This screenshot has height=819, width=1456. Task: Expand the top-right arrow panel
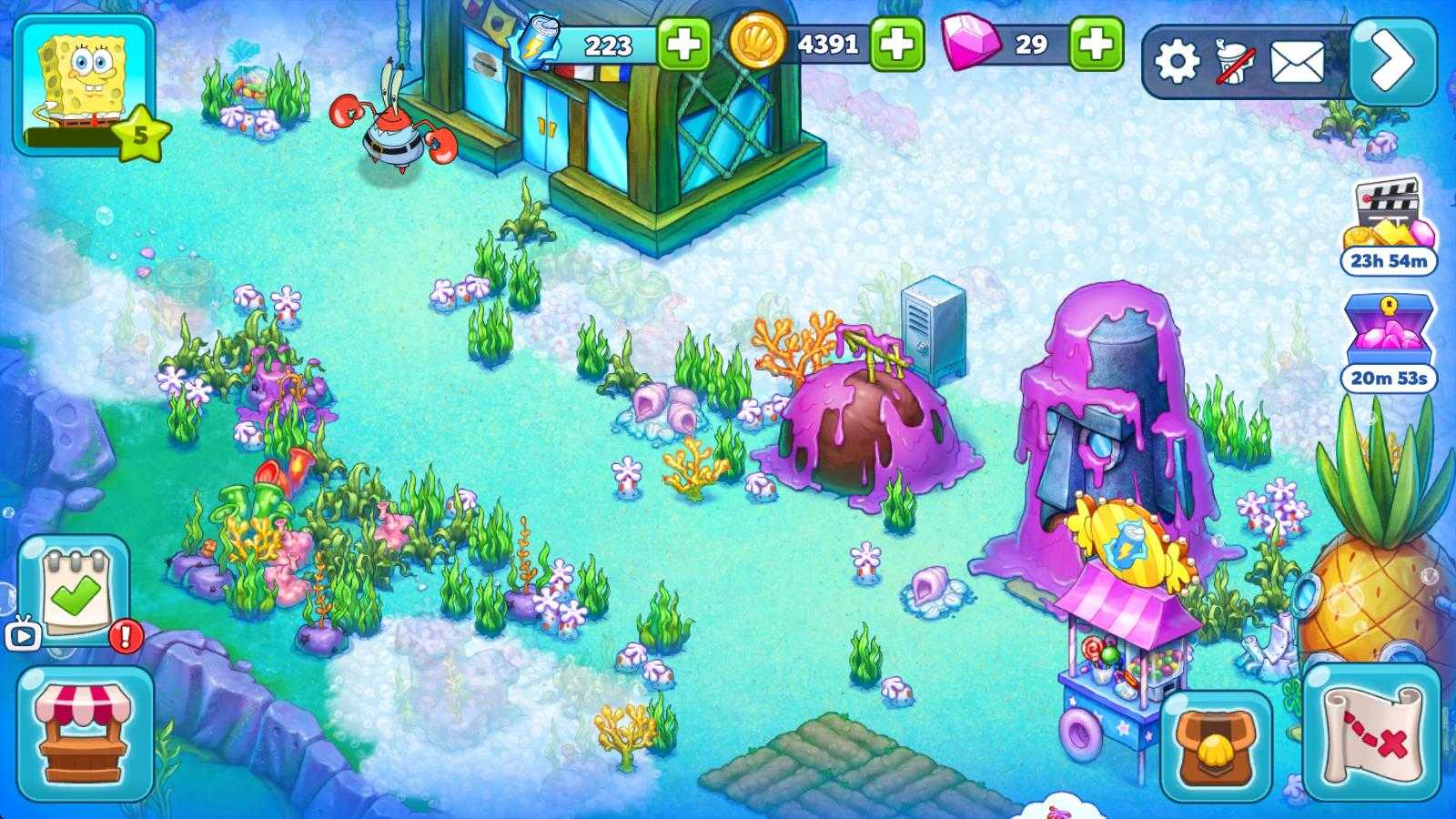[x=1392, y=62]
